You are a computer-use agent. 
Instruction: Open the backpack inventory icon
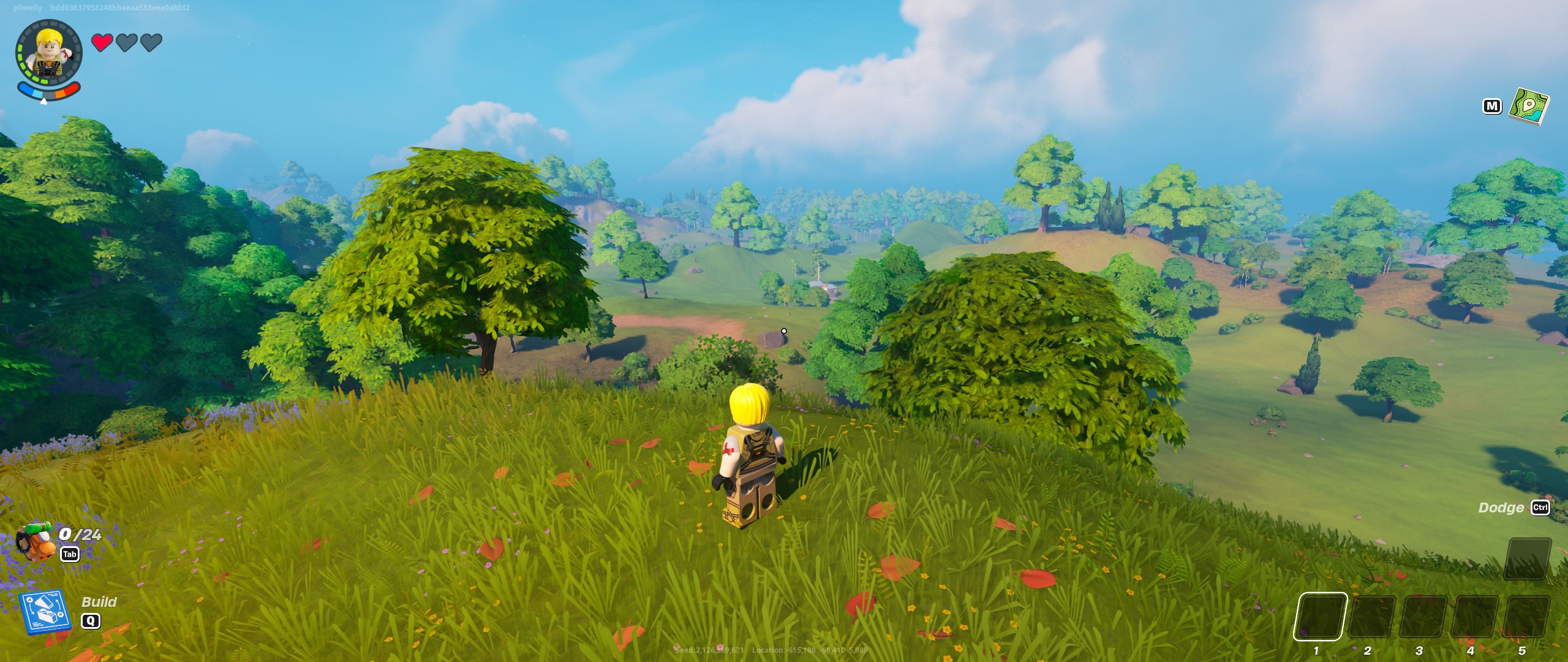(36, 541)
